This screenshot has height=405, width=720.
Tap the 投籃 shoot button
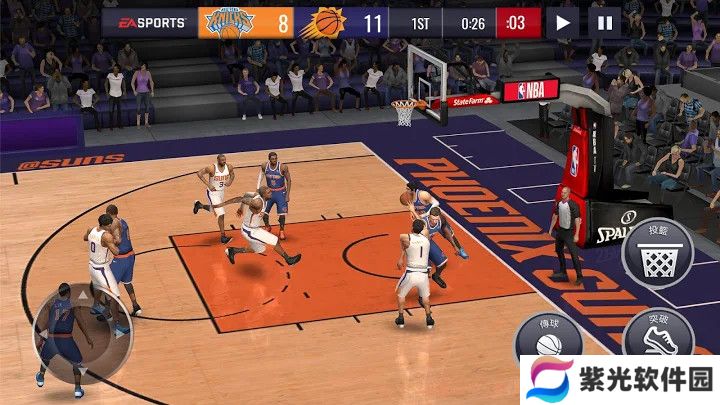tap(658, 254)
